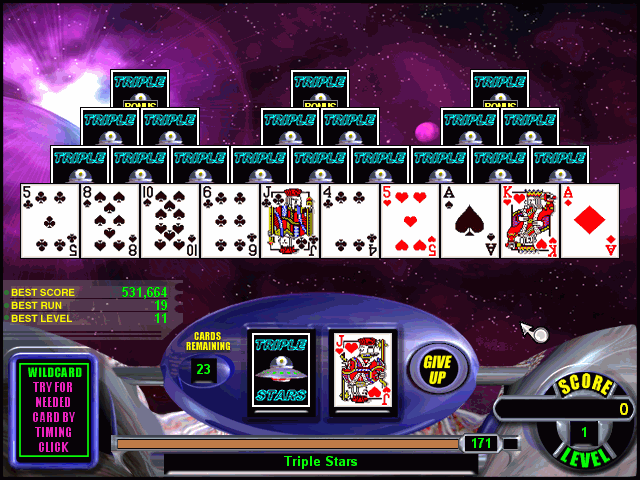Click the 6 of clubs card
The height and width of the screenshot is (480, 640).
230,221
